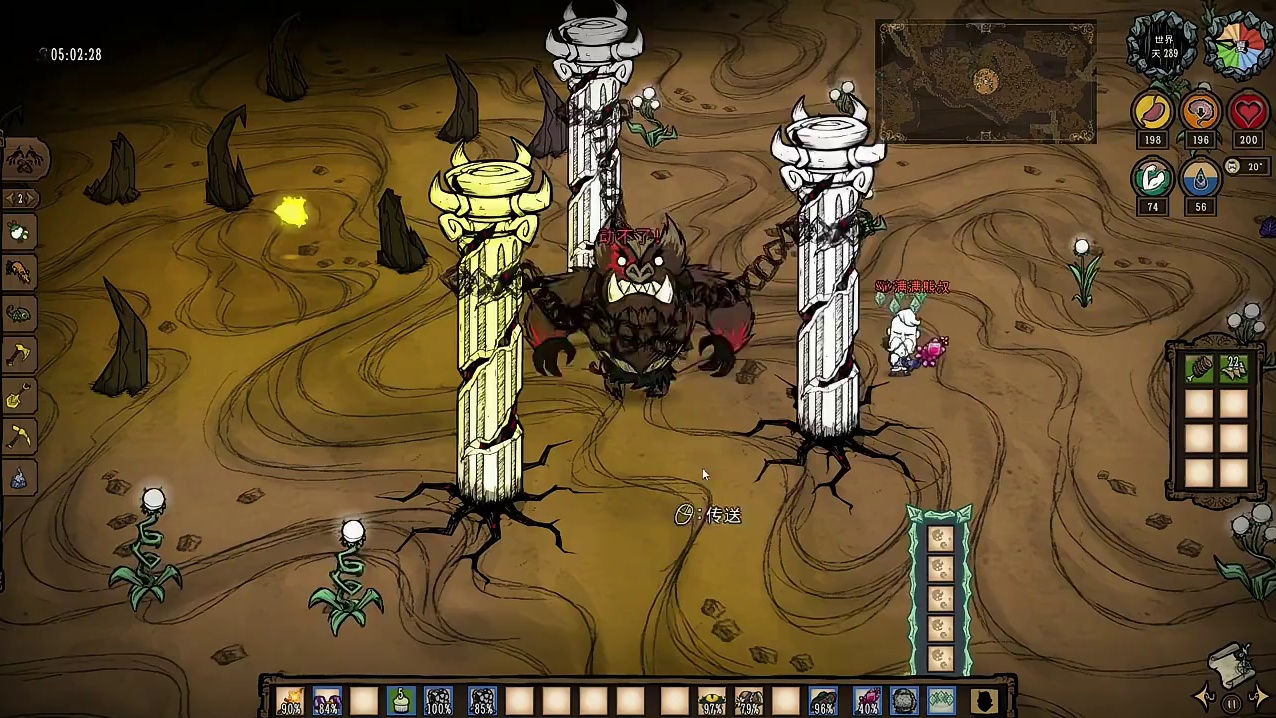Open the minimap
Image resolution: width=1276 pixels, height=718 pixels.
pyautogui.click(x=985, y=82)
